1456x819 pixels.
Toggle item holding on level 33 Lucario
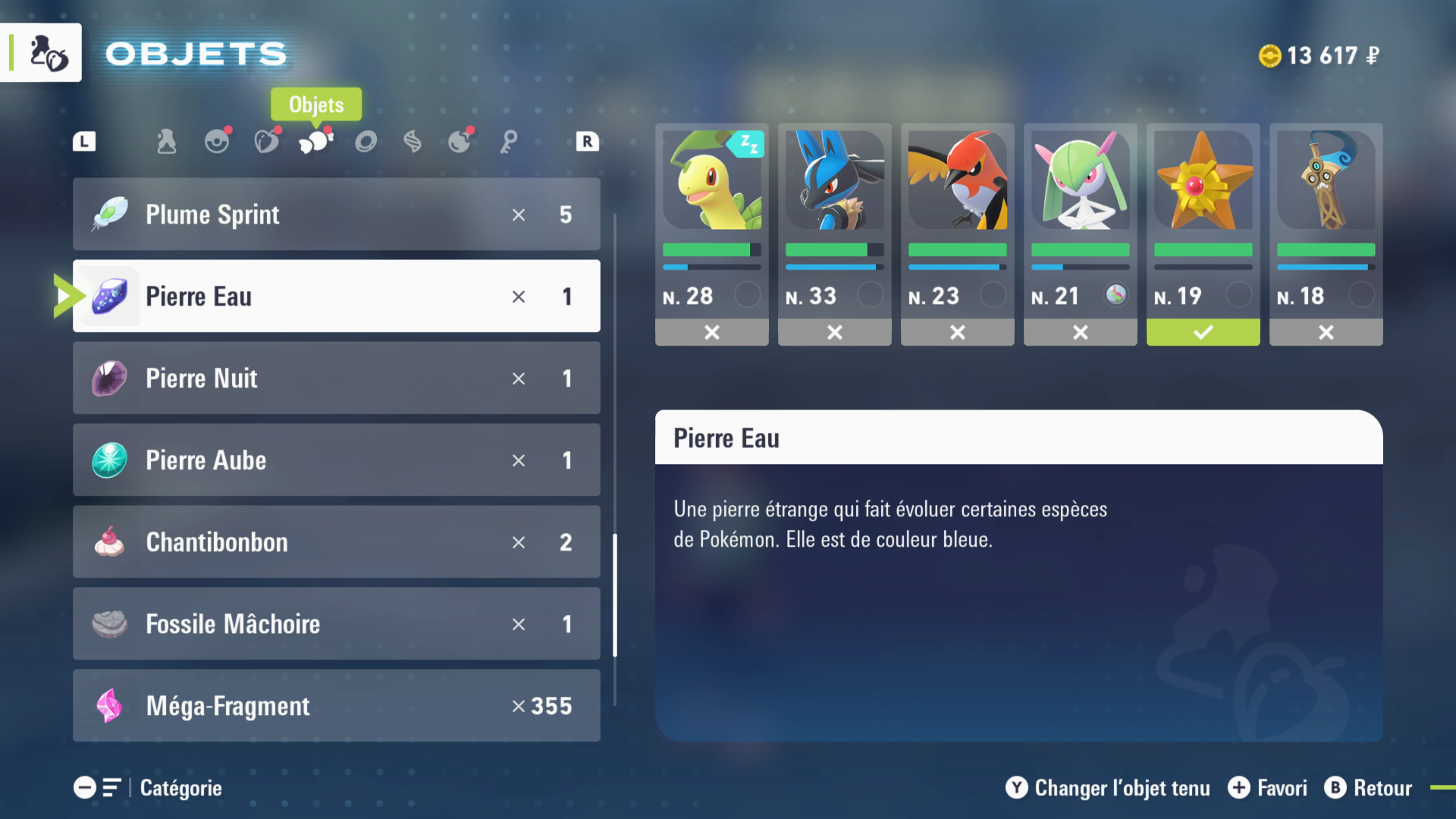point(834,332)
